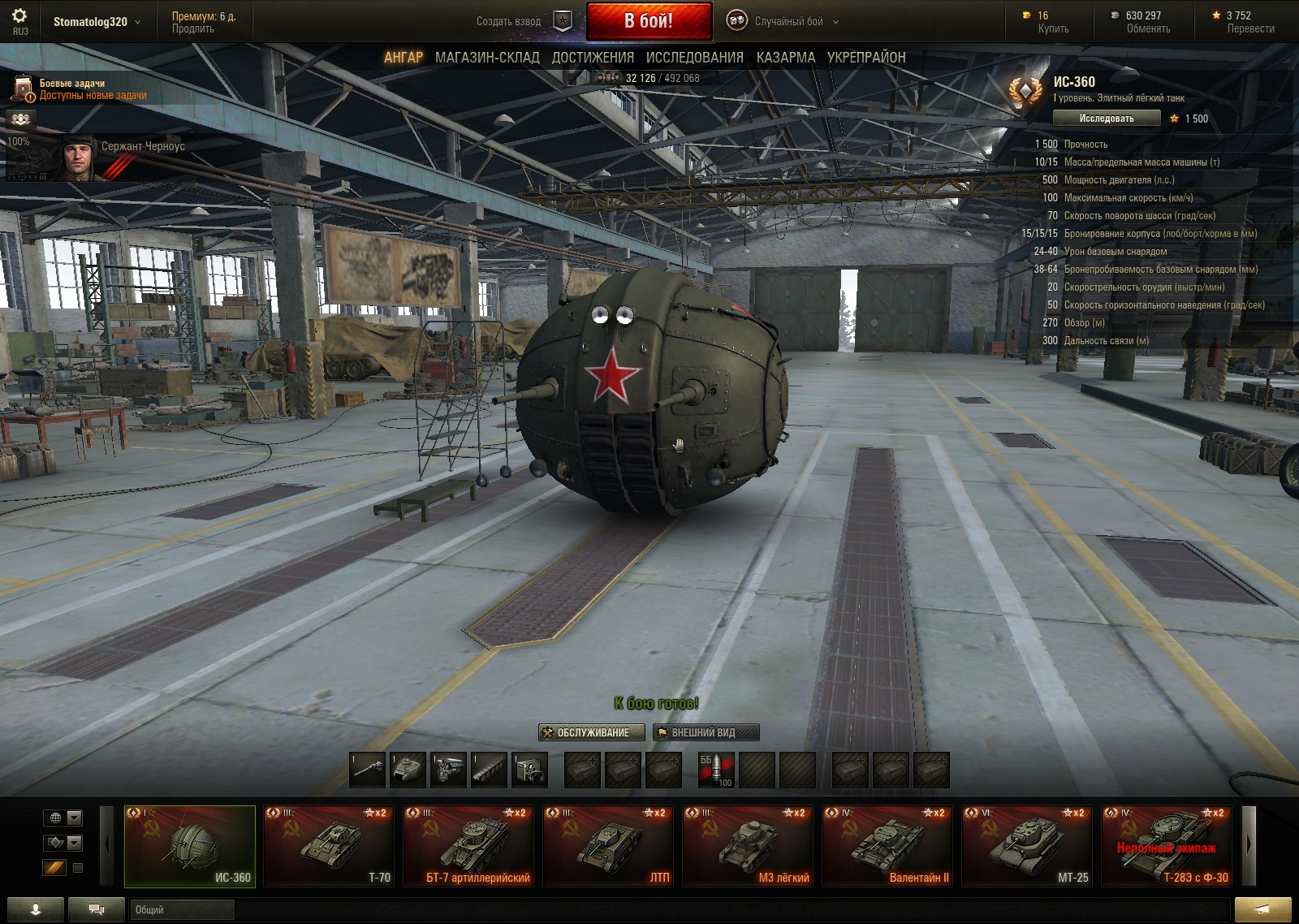This screenshot has width=1299, height=924.
Task: Select the Валентайн II tank card
Action: [x=887, y=846]
